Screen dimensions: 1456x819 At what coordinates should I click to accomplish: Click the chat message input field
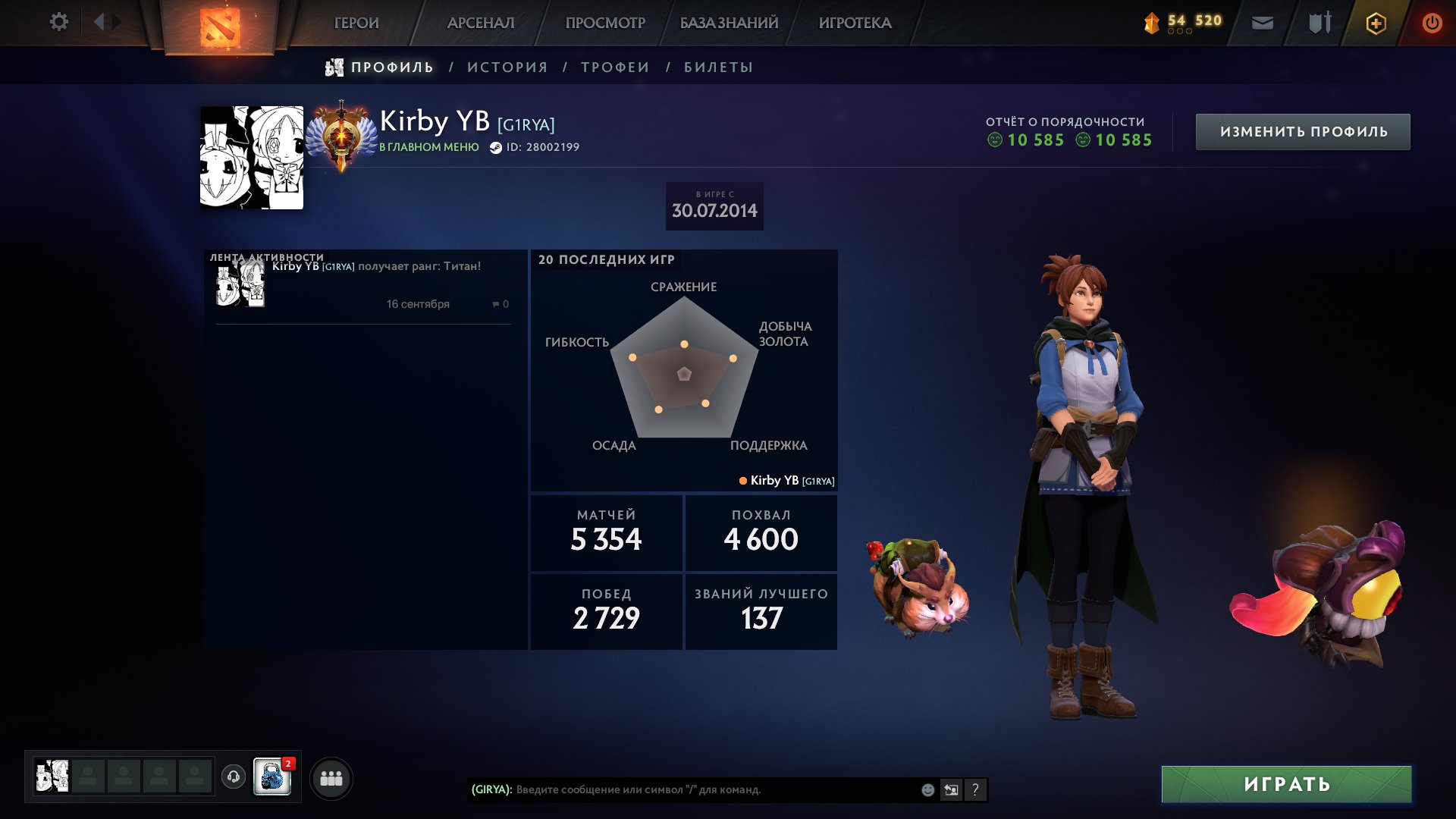click(713, 790)
